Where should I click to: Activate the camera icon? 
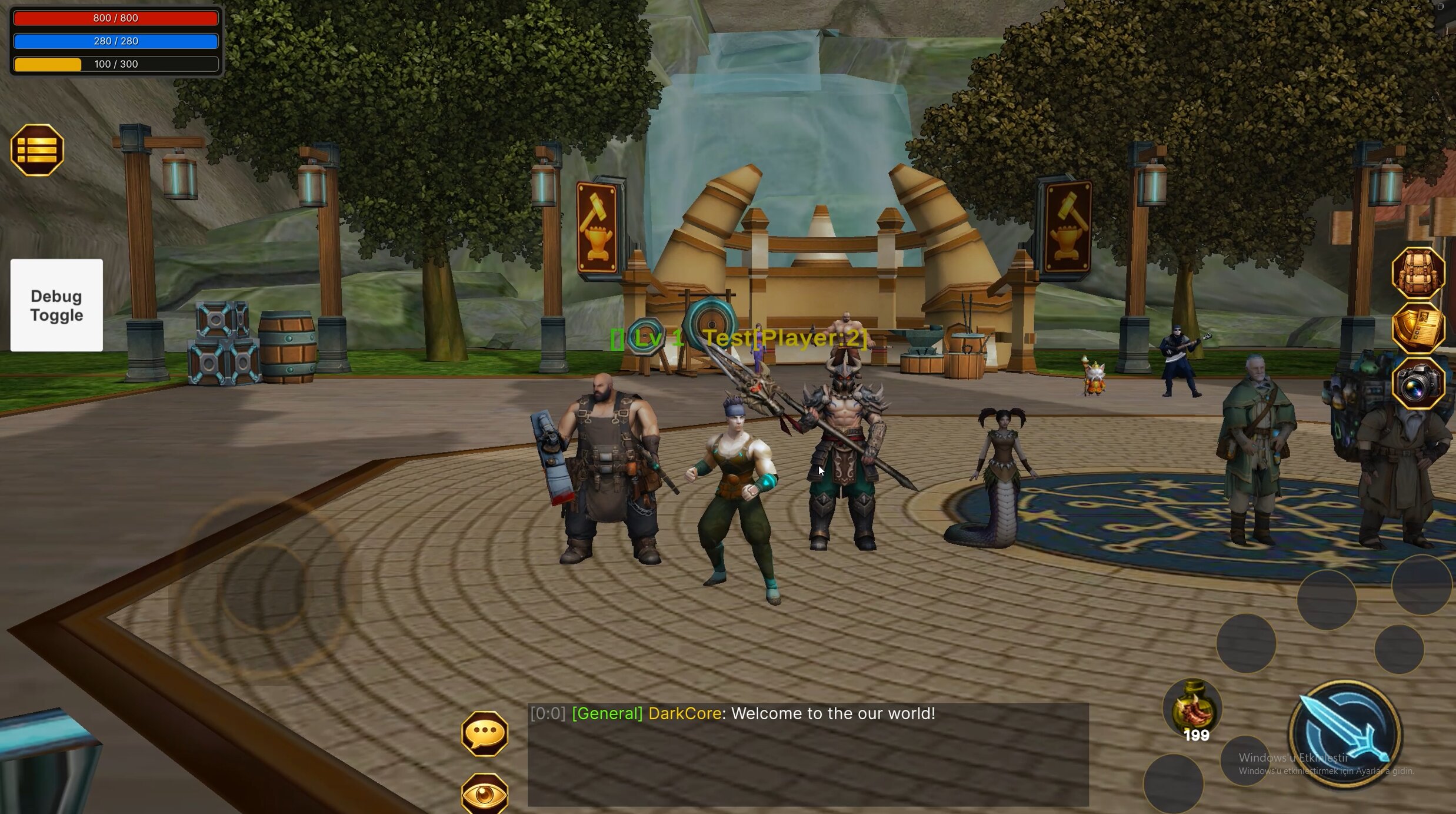(1418, 384)
